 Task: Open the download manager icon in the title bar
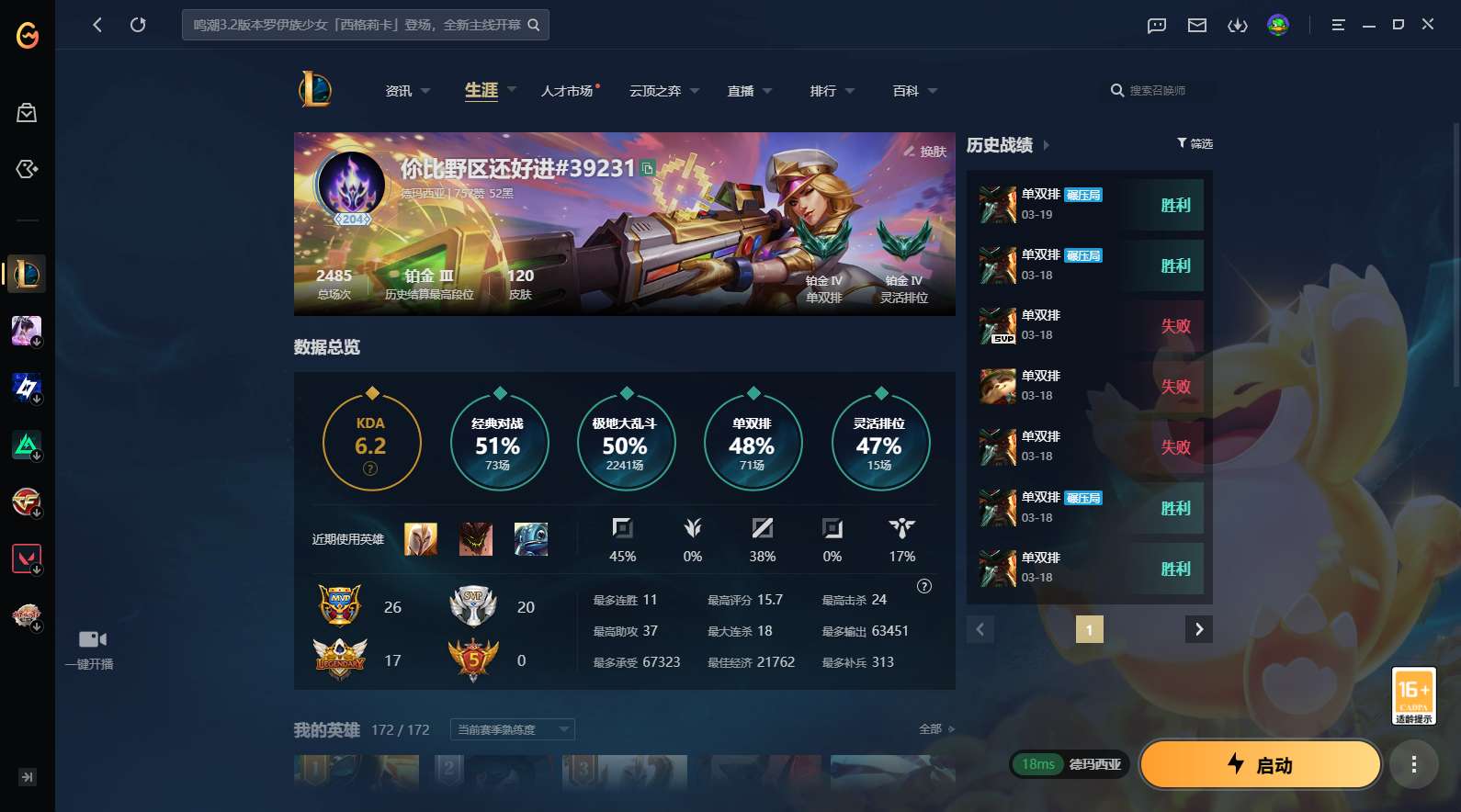[1238, 25]
